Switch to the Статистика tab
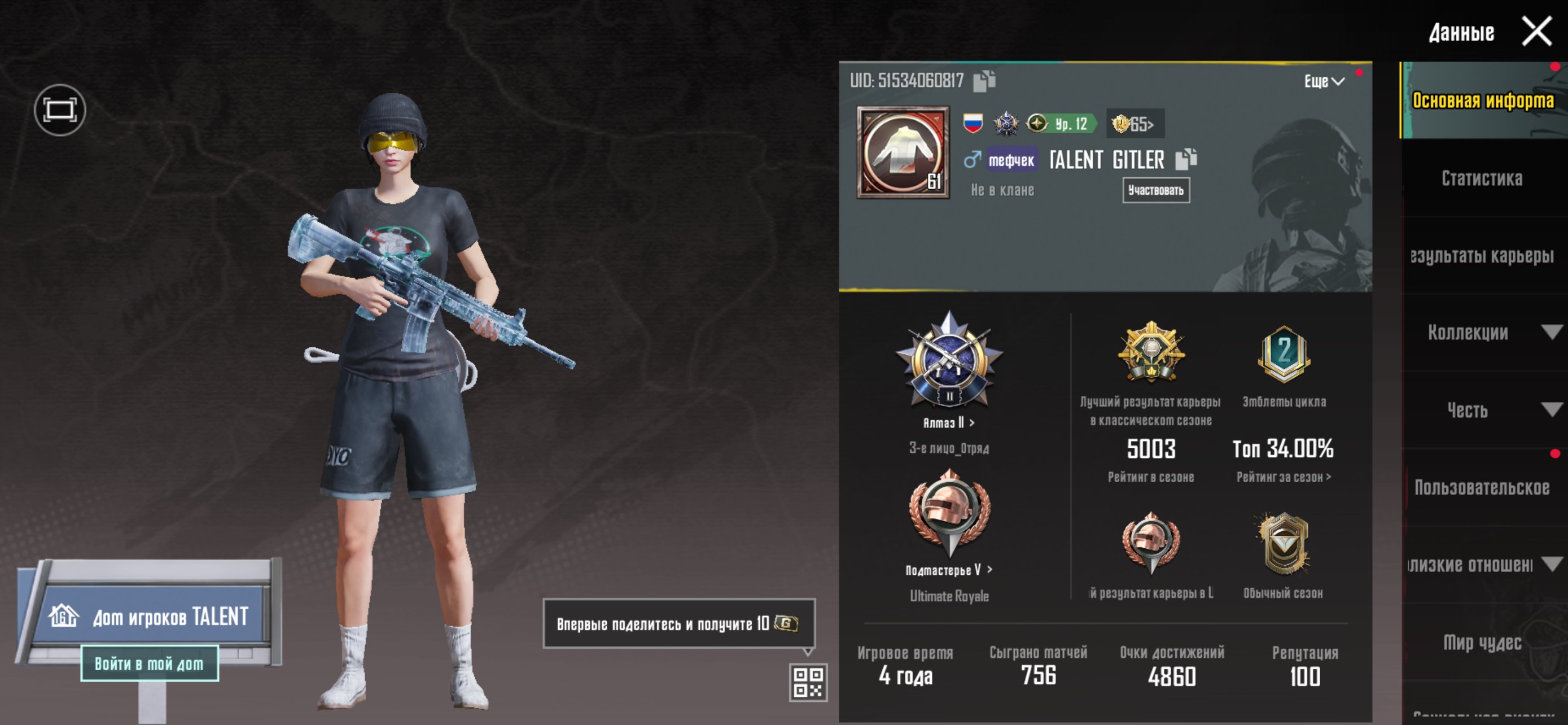1568x725 pixels. click(x=1481, y=178)
